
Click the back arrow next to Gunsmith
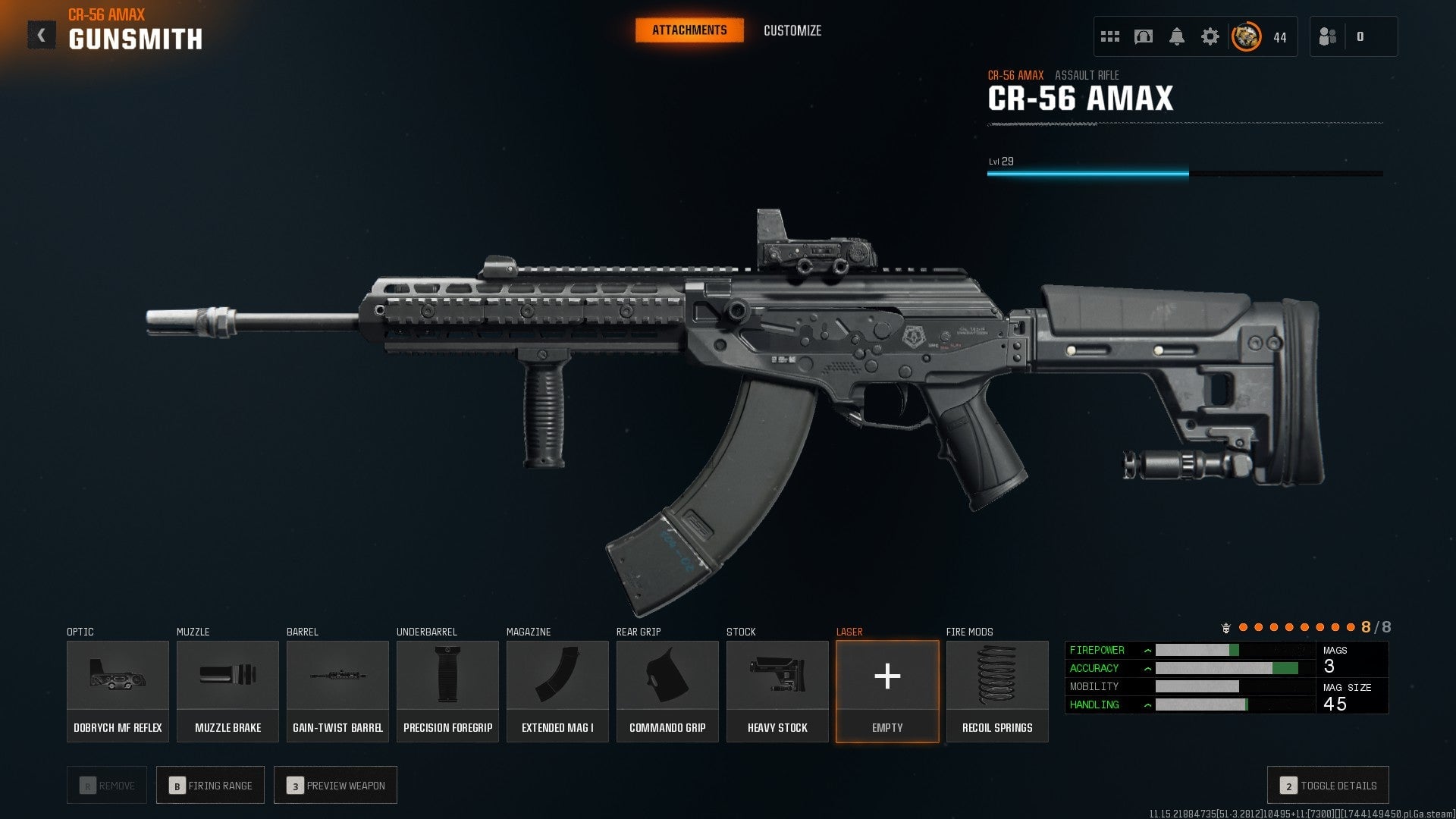(x=42, y=33)
